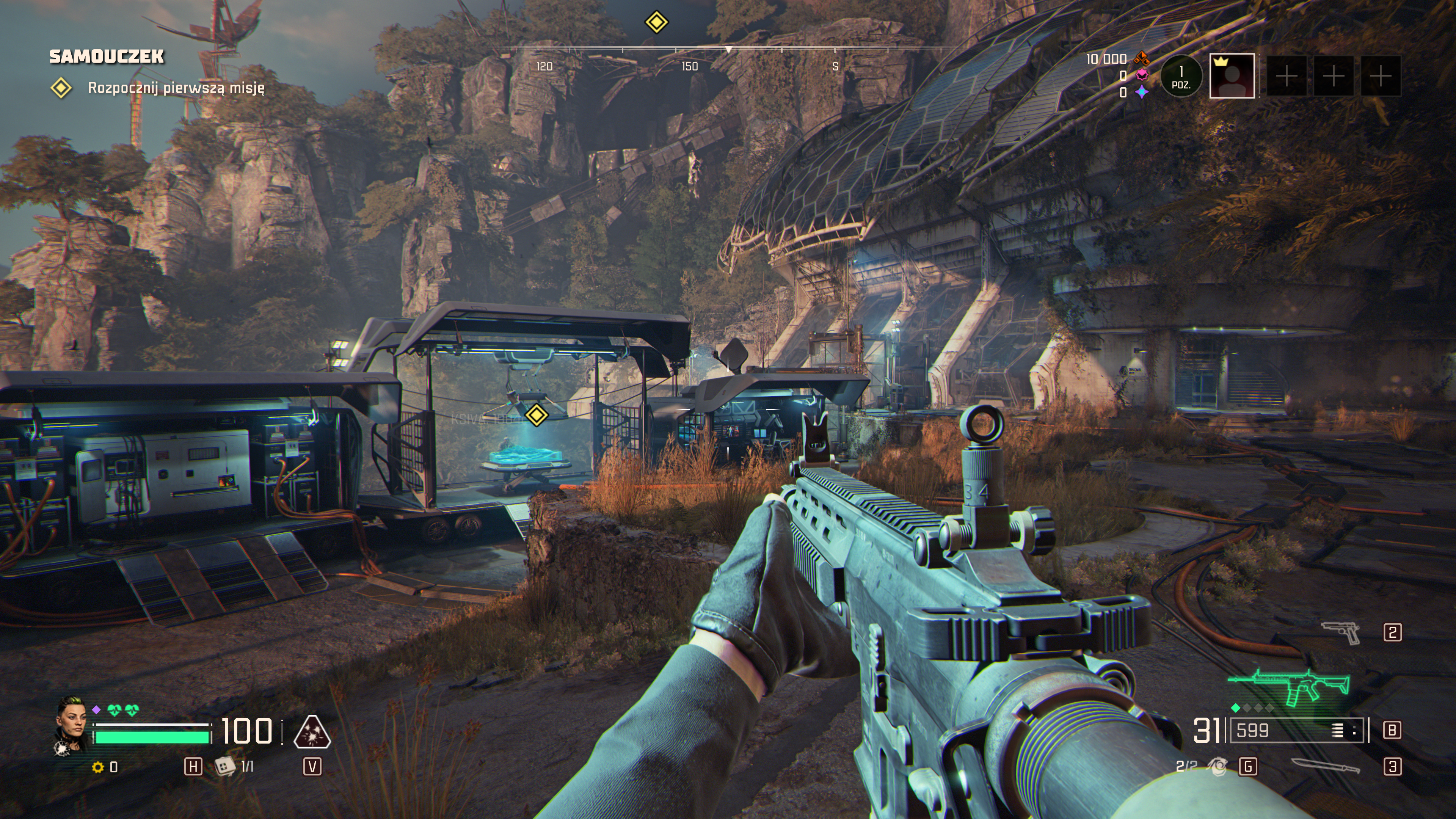Click the yellow objective marker on the compass
The width and height of the screenshot is (1456, 819).
[x=656, y=23]
